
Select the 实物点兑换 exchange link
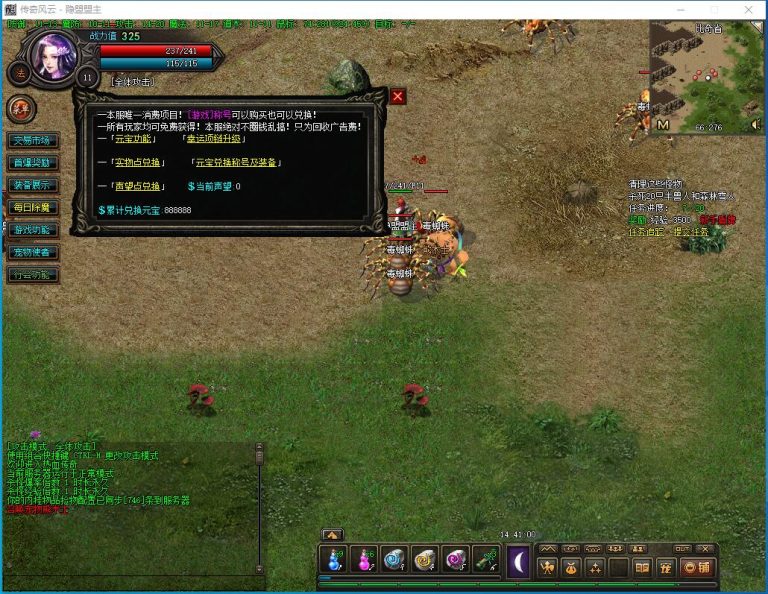click(138, 162)
